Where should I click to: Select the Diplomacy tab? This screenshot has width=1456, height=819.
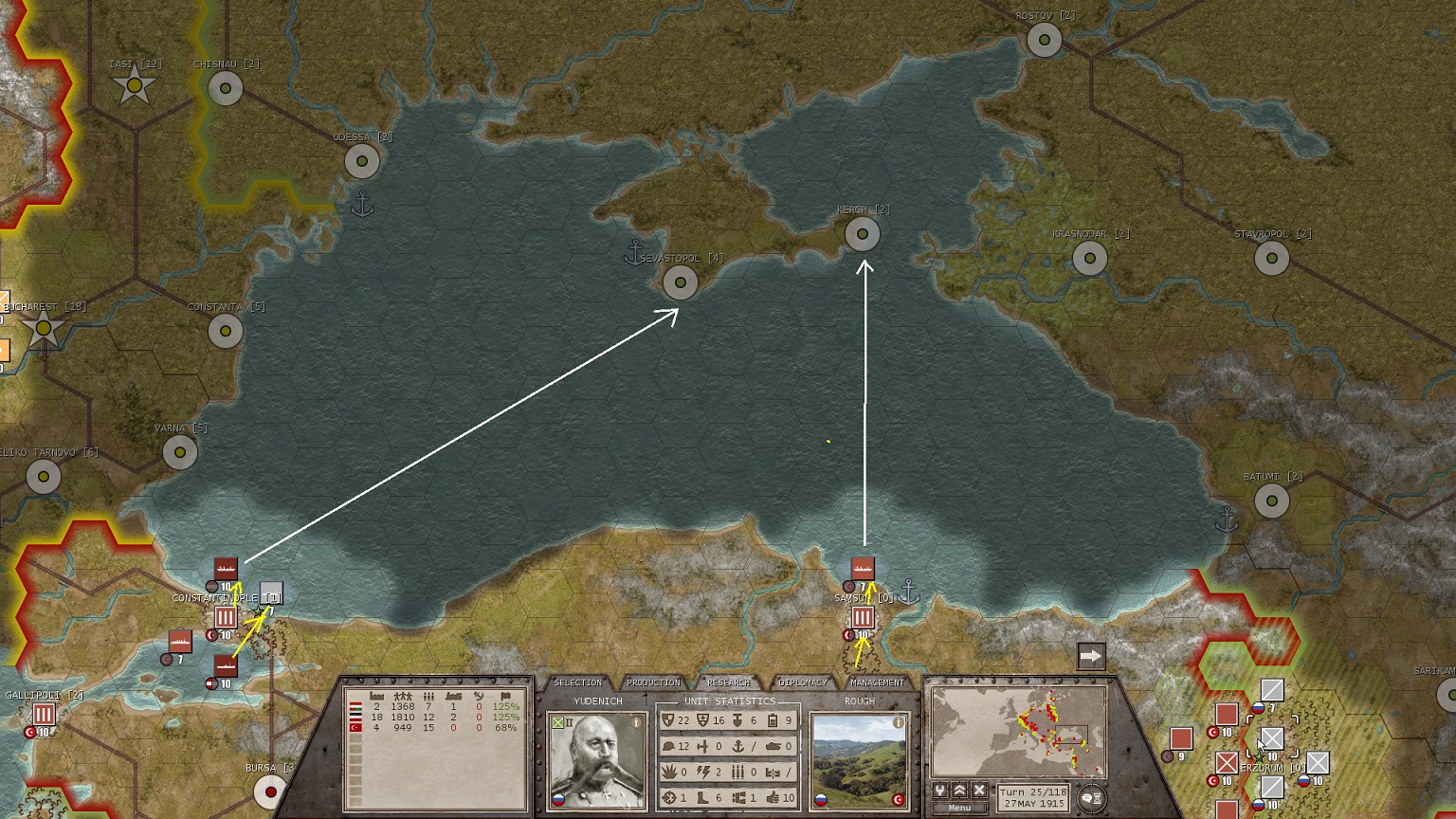coord(803,682)
